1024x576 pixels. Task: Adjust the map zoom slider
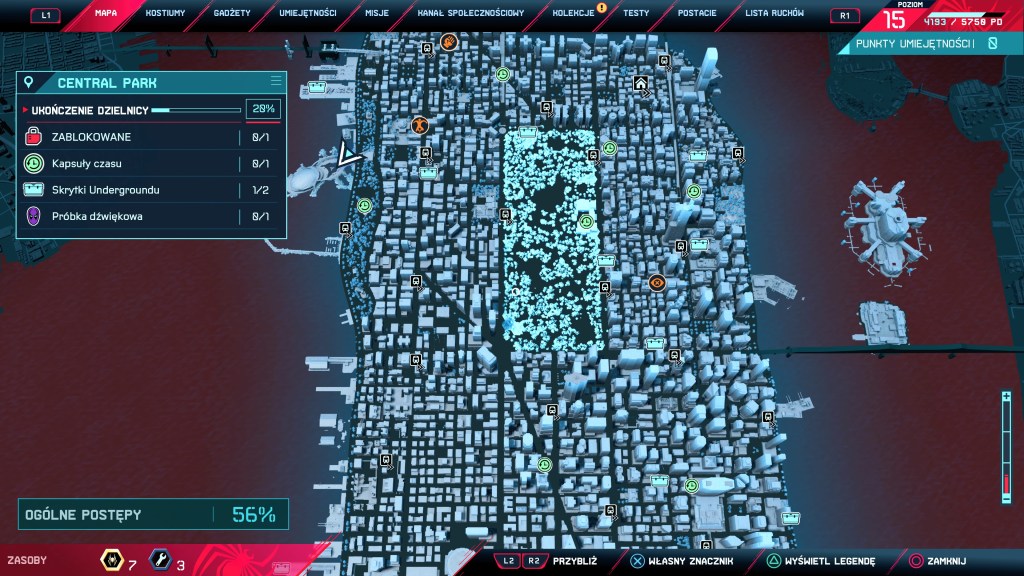(1006, 445)
